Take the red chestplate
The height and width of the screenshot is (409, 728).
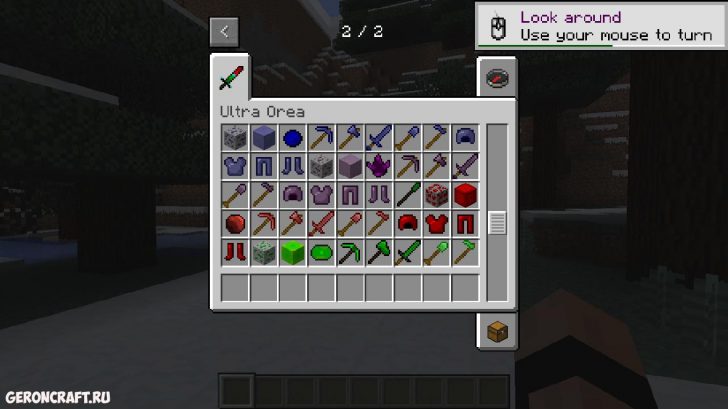point(437,224)
